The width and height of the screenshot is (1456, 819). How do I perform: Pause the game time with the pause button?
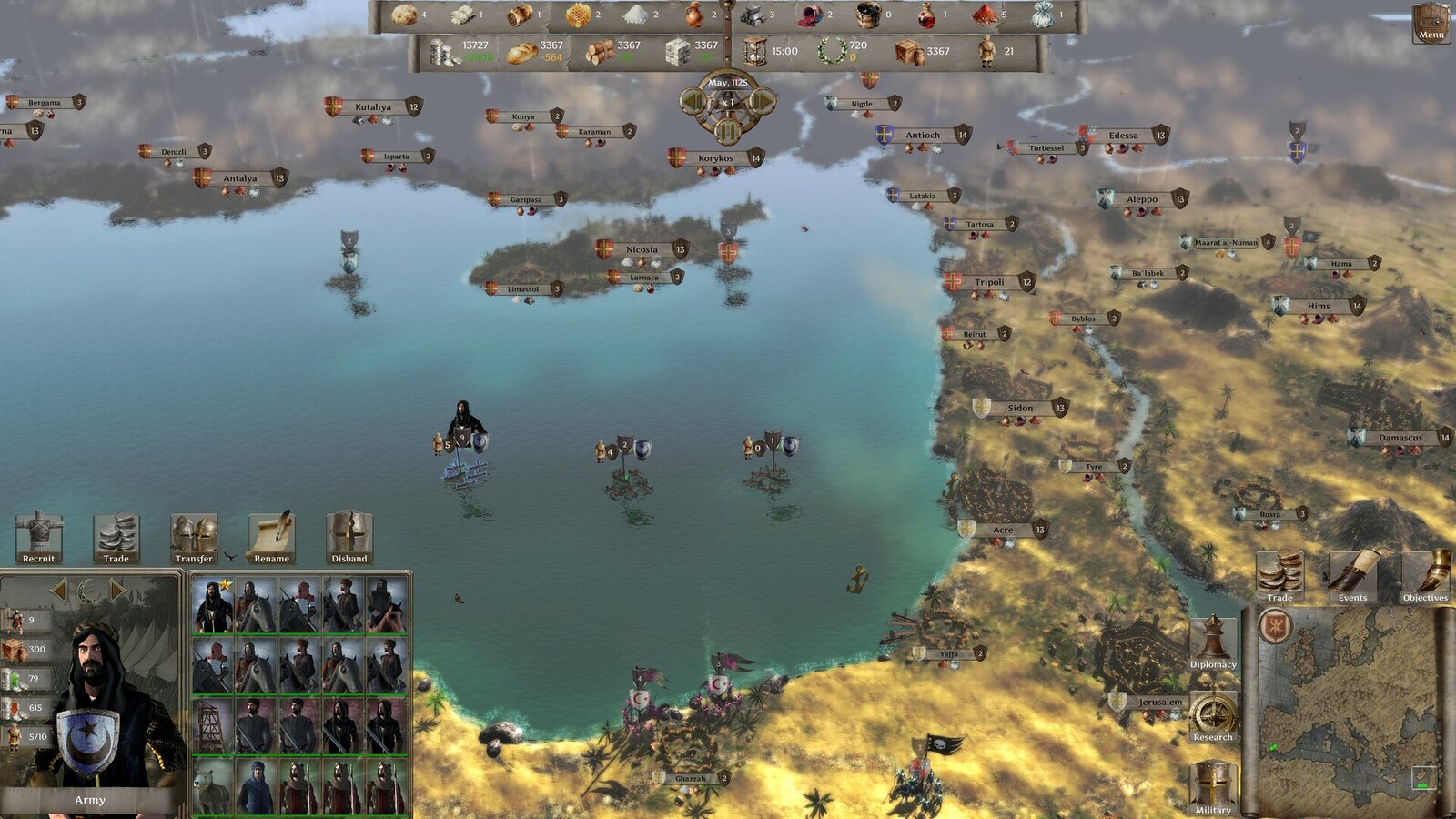point(726,129)
